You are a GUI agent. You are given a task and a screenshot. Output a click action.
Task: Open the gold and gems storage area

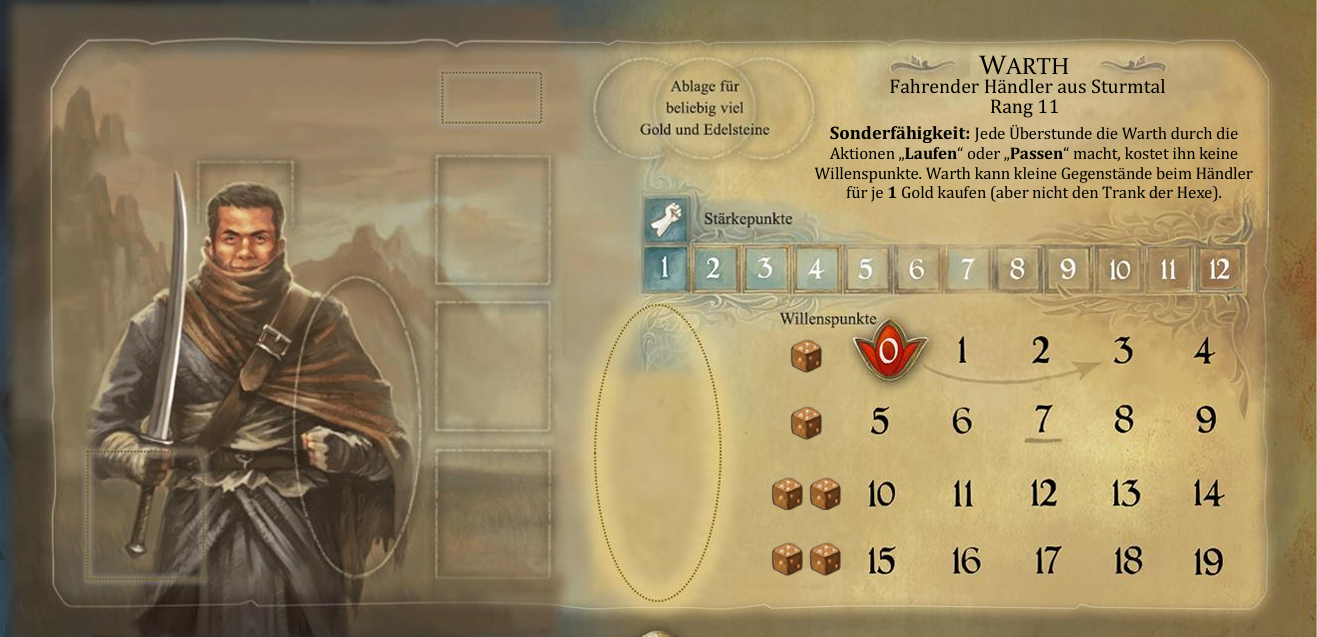pyautogui.click(x=704, y=108)
